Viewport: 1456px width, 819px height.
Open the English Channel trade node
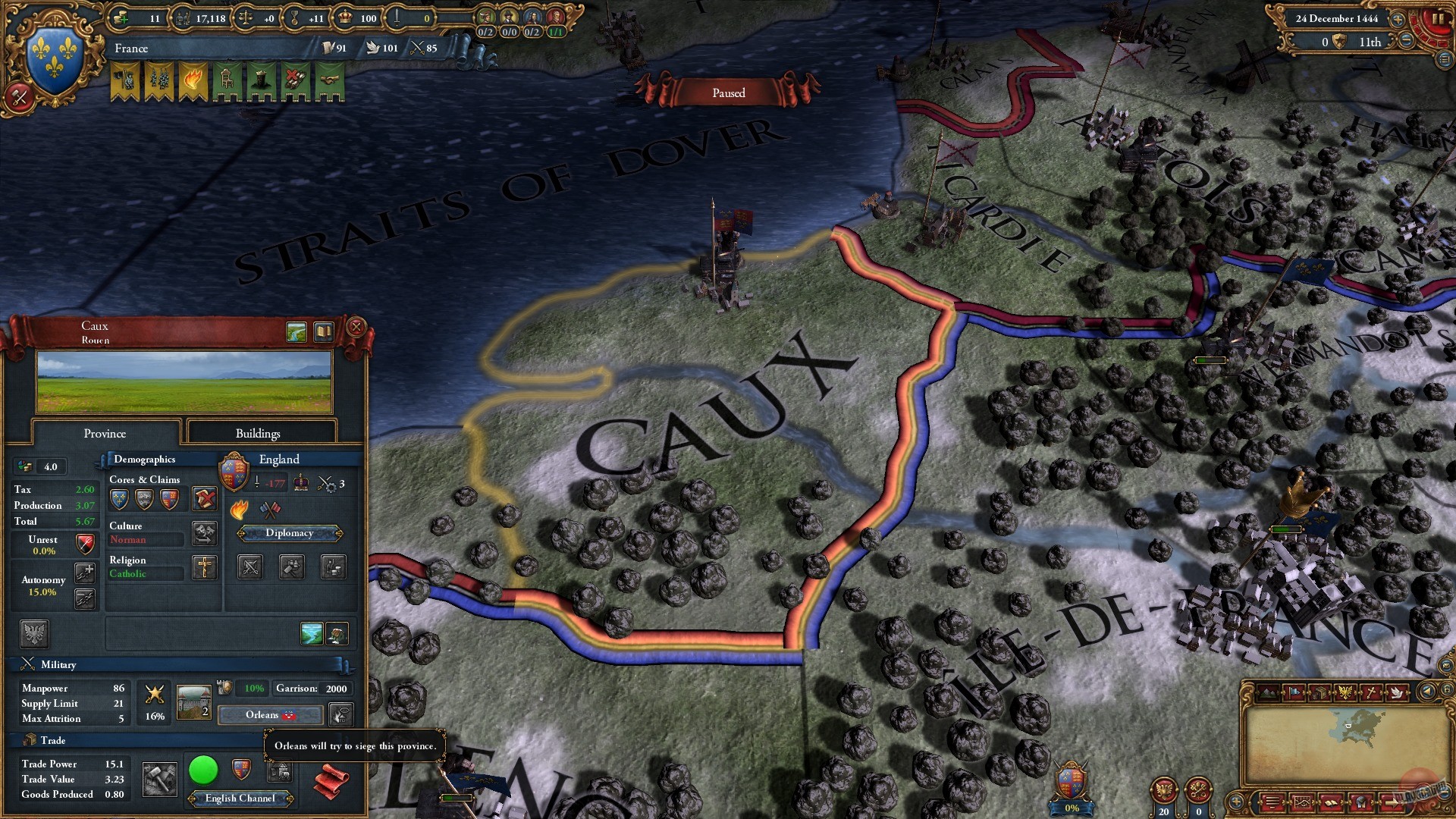[240, 798]
